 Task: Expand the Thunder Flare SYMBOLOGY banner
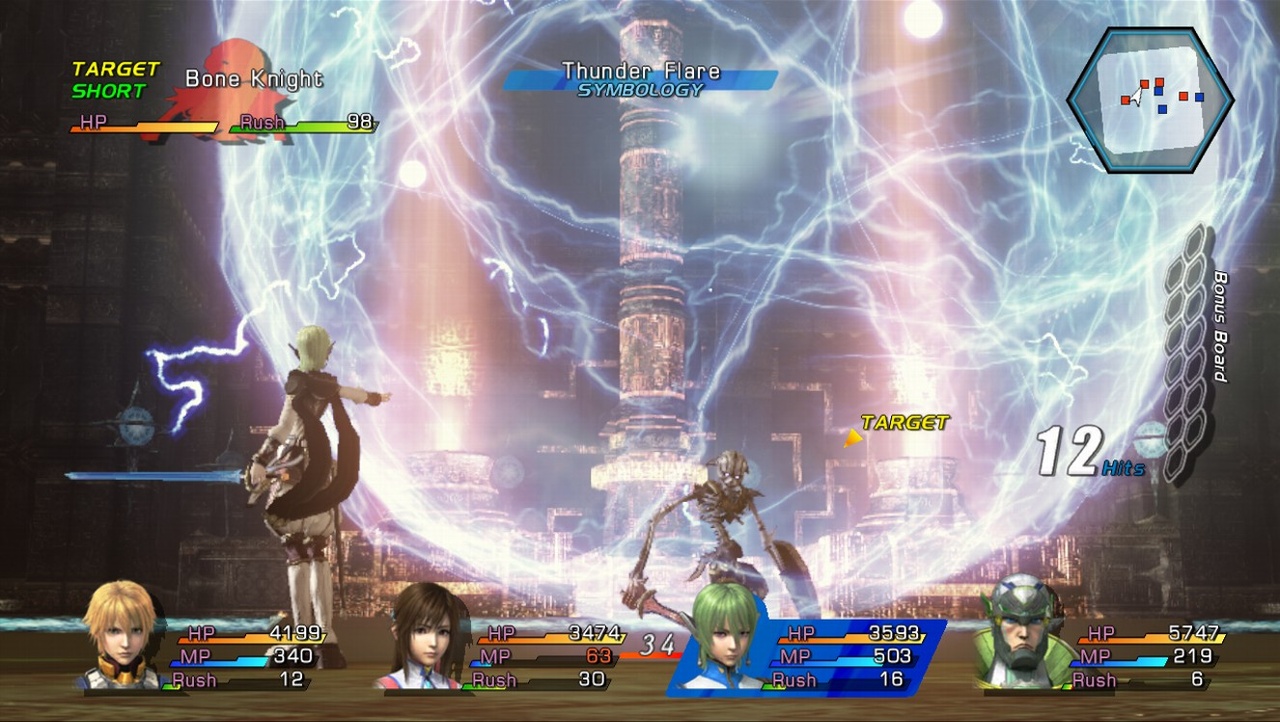point(640,78)
